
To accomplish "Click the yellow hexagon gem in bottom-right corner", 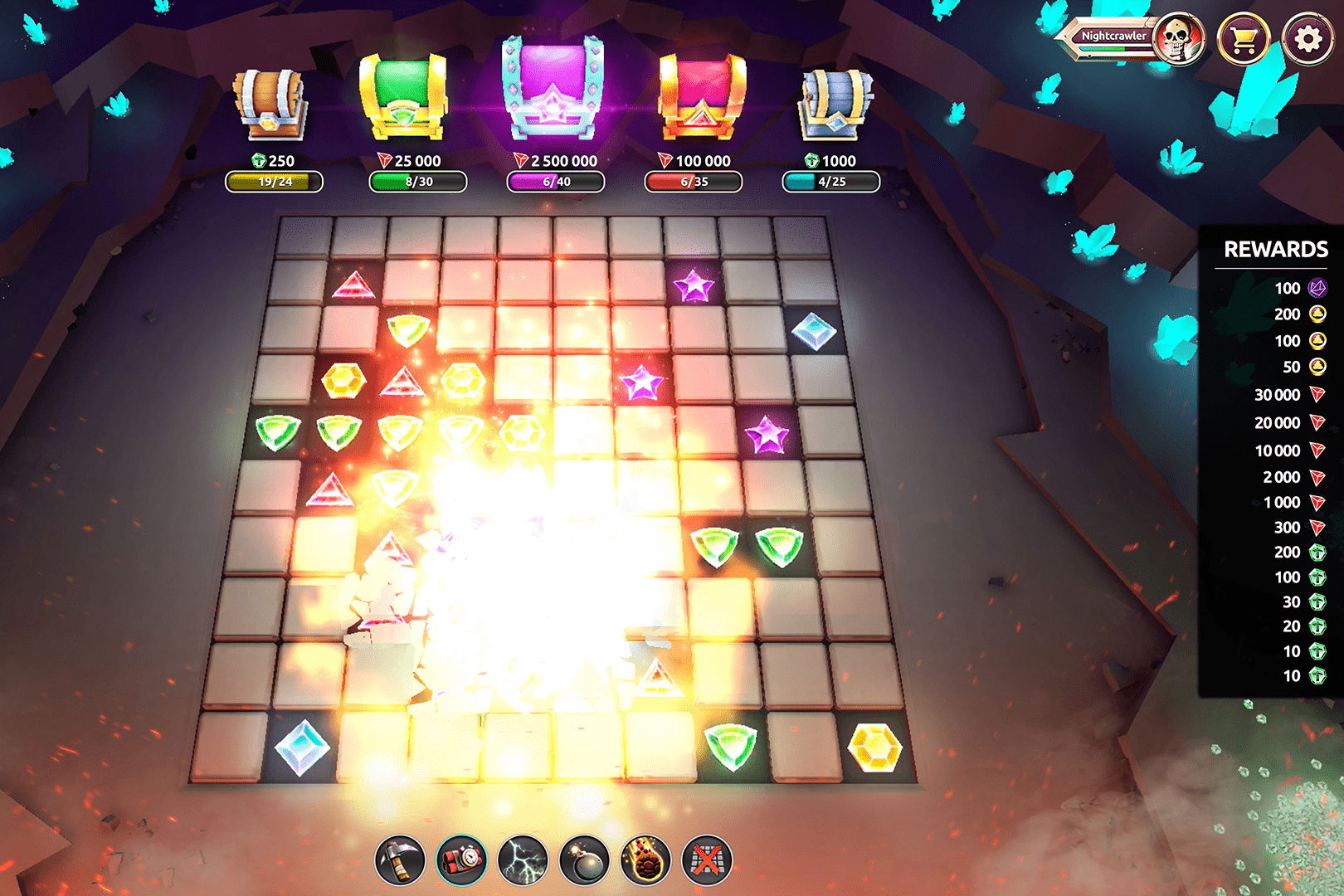I will [x=875, y=747].
